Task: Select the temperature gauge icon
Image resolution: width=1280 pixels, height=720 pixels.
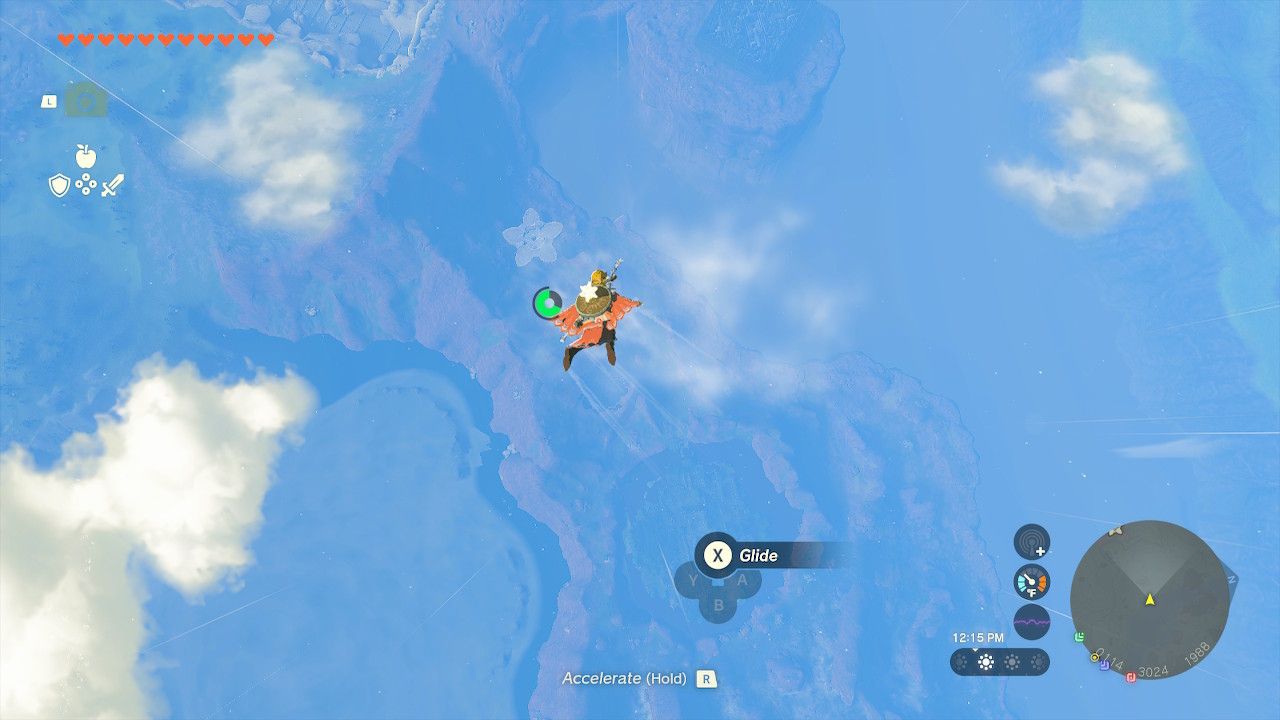Action: tap(1032, 582)
